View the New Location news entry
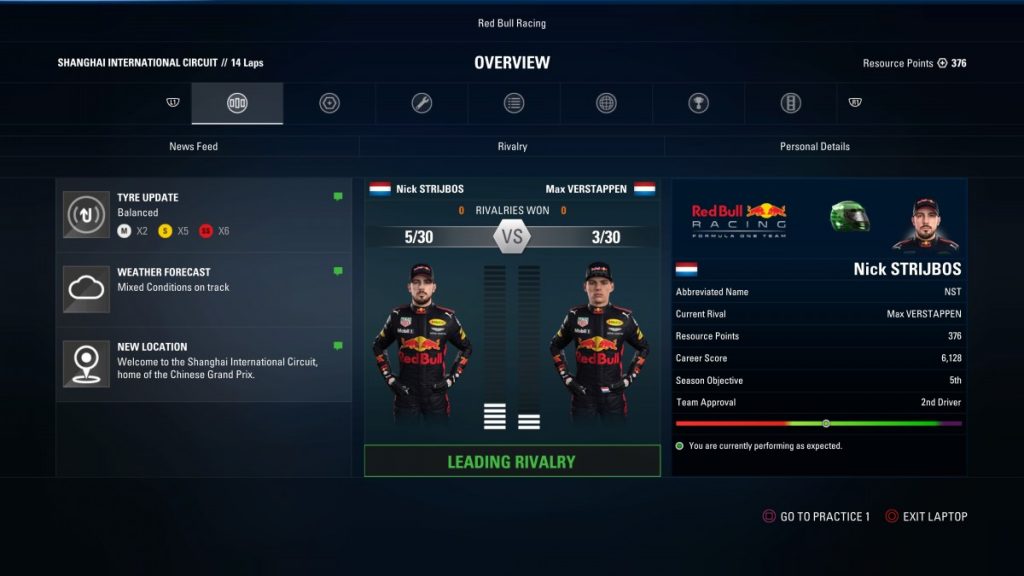This screenshot has height=576, width=1024. click(204, 362)
